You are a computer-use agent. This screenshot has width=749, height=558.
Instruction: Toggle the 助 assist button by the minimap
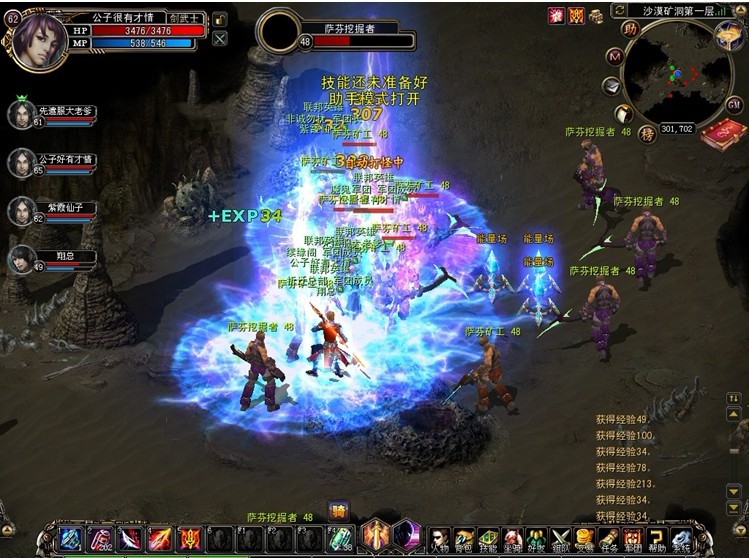point(630,29)
